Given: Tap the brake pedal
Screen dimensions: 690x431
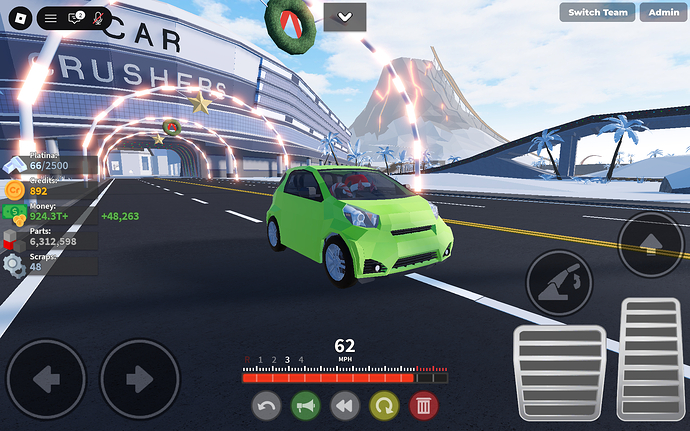Looking at the screenshot, I should click(x=559, y=371).
